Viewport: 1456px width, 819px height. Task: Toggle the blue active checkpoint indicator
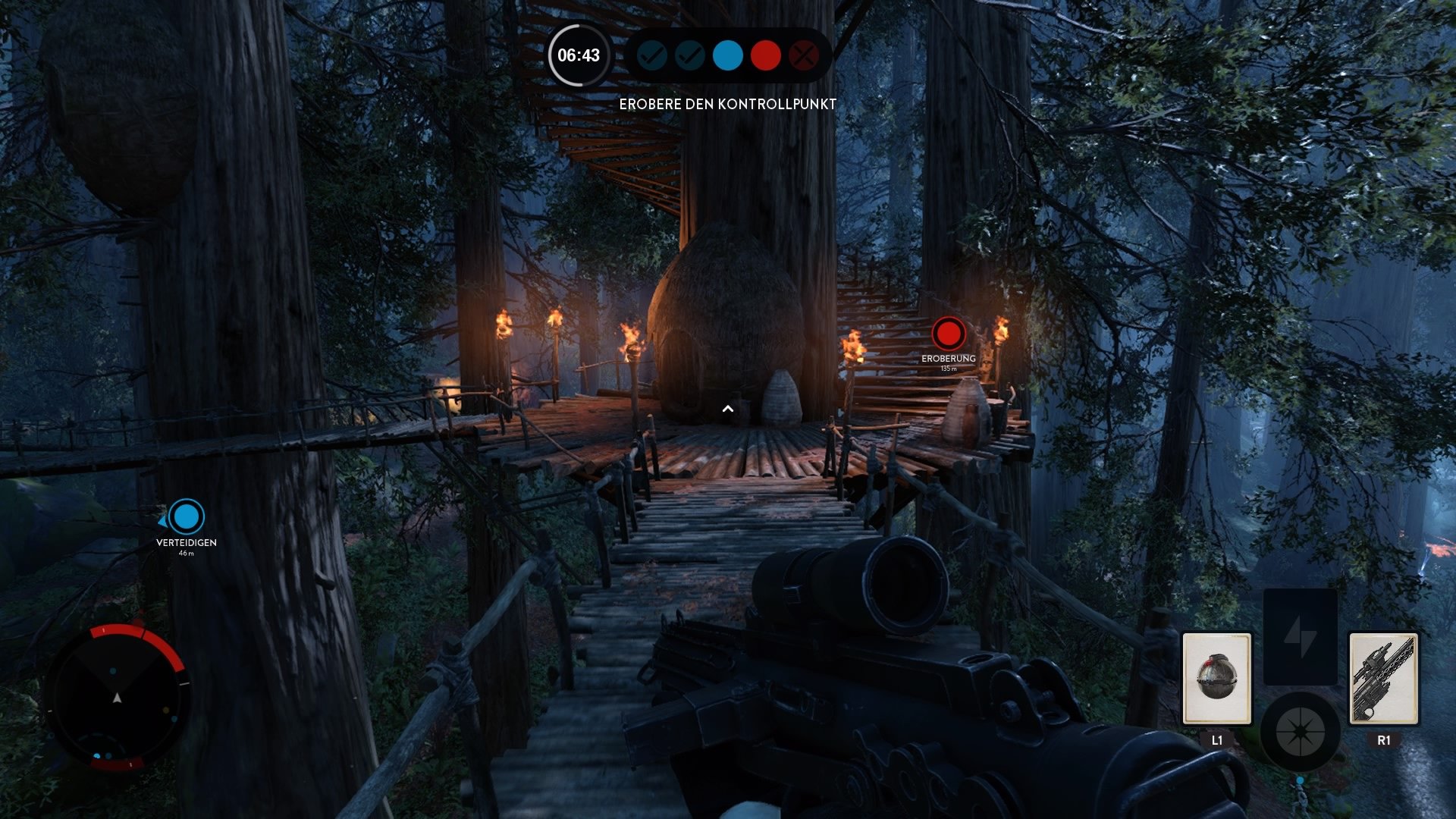coord(727,55)
